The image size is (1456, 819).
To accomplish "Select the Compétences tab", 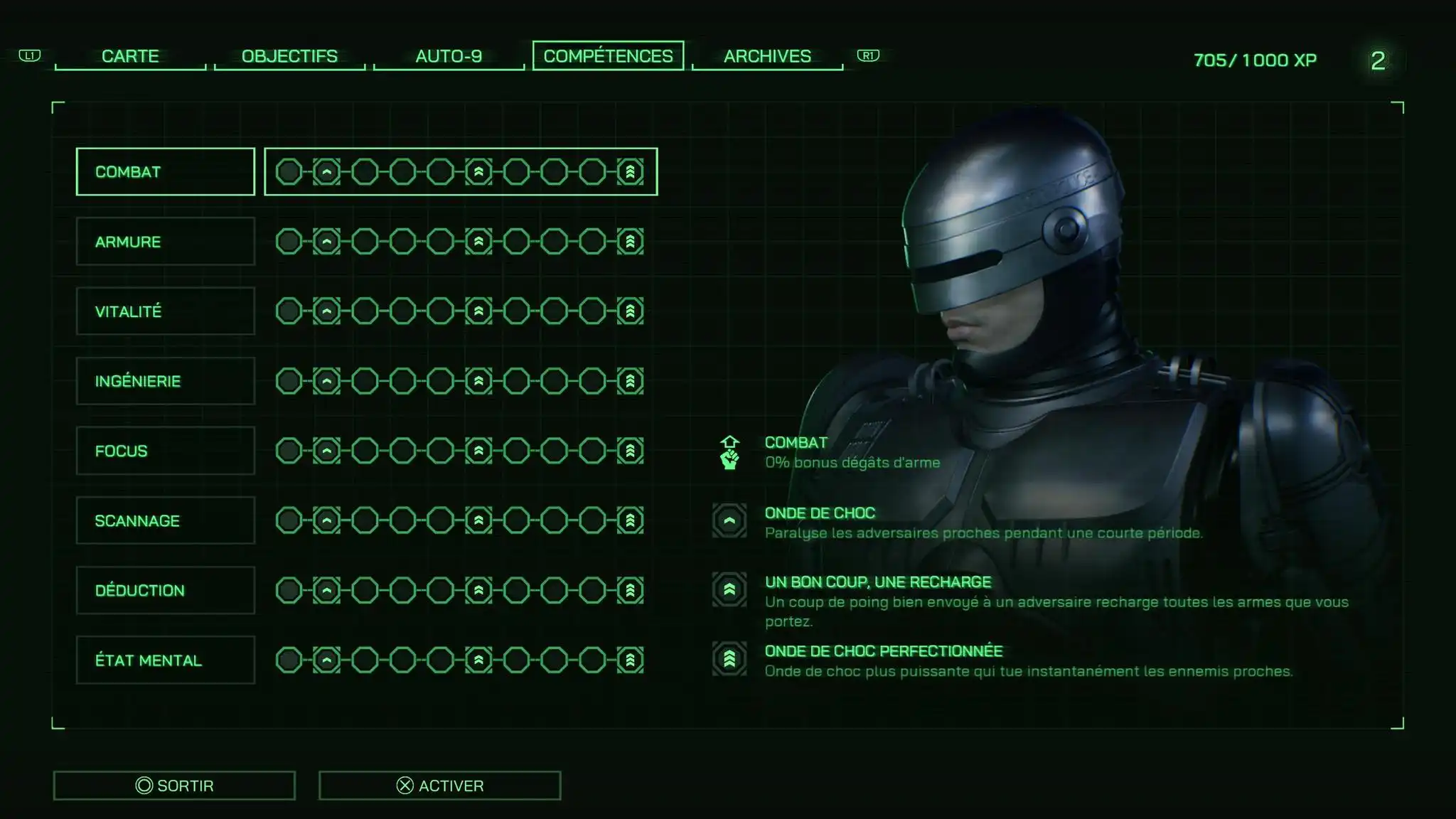I will pyautogui.click(x=608, y=56).
